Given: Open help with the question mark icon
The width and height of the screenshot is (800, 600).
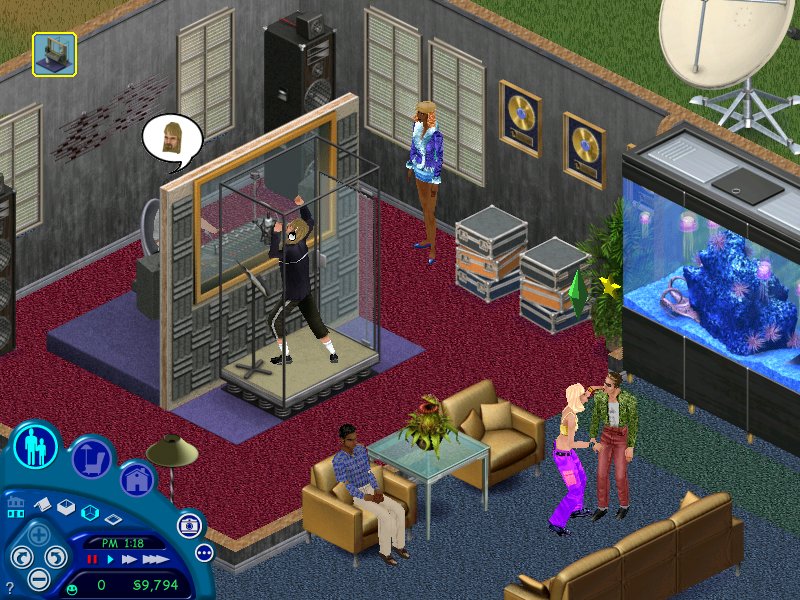Looking at the screenshot, I should (9, 587).
